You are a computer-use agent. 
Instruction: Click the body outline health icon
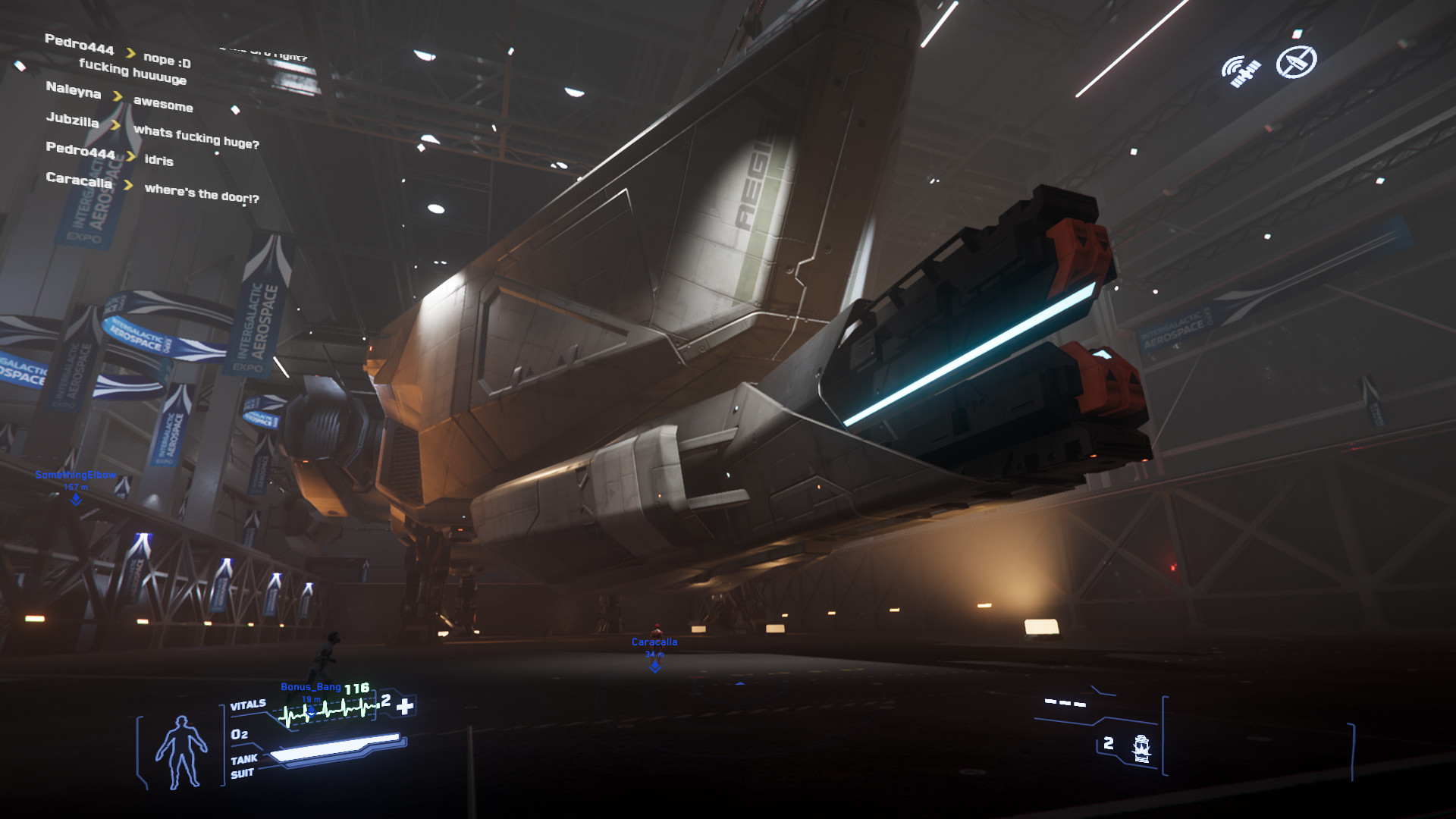tap(183, 750)
